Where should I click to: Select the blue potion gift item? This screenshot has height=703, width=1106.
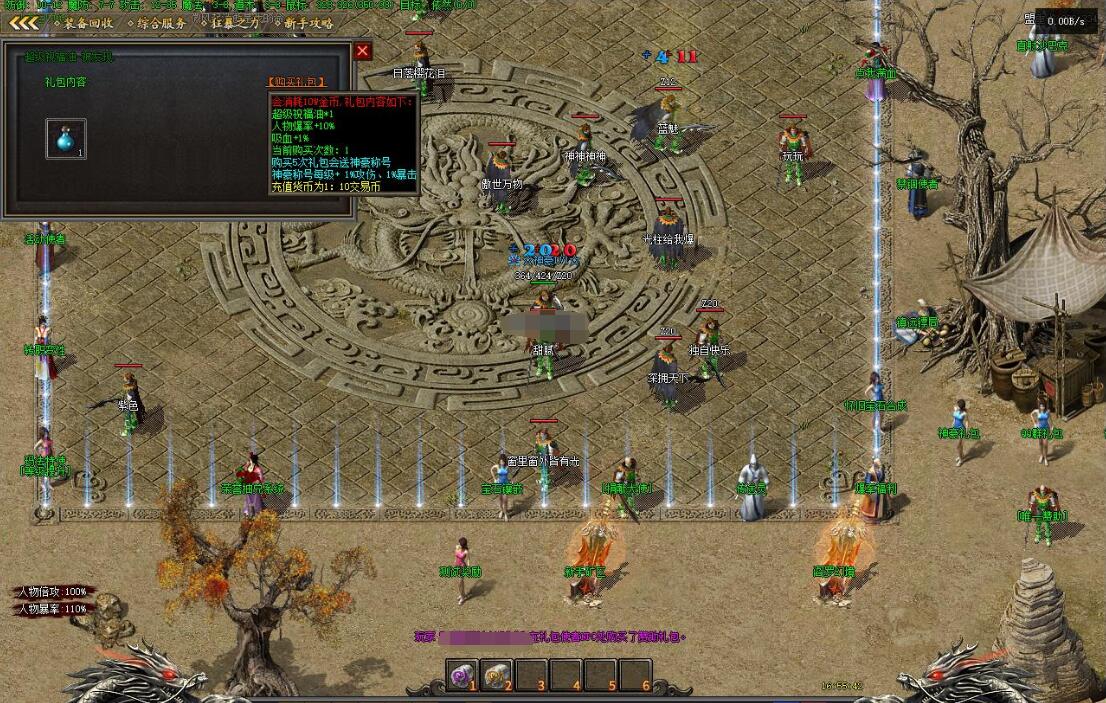(66, 139)
